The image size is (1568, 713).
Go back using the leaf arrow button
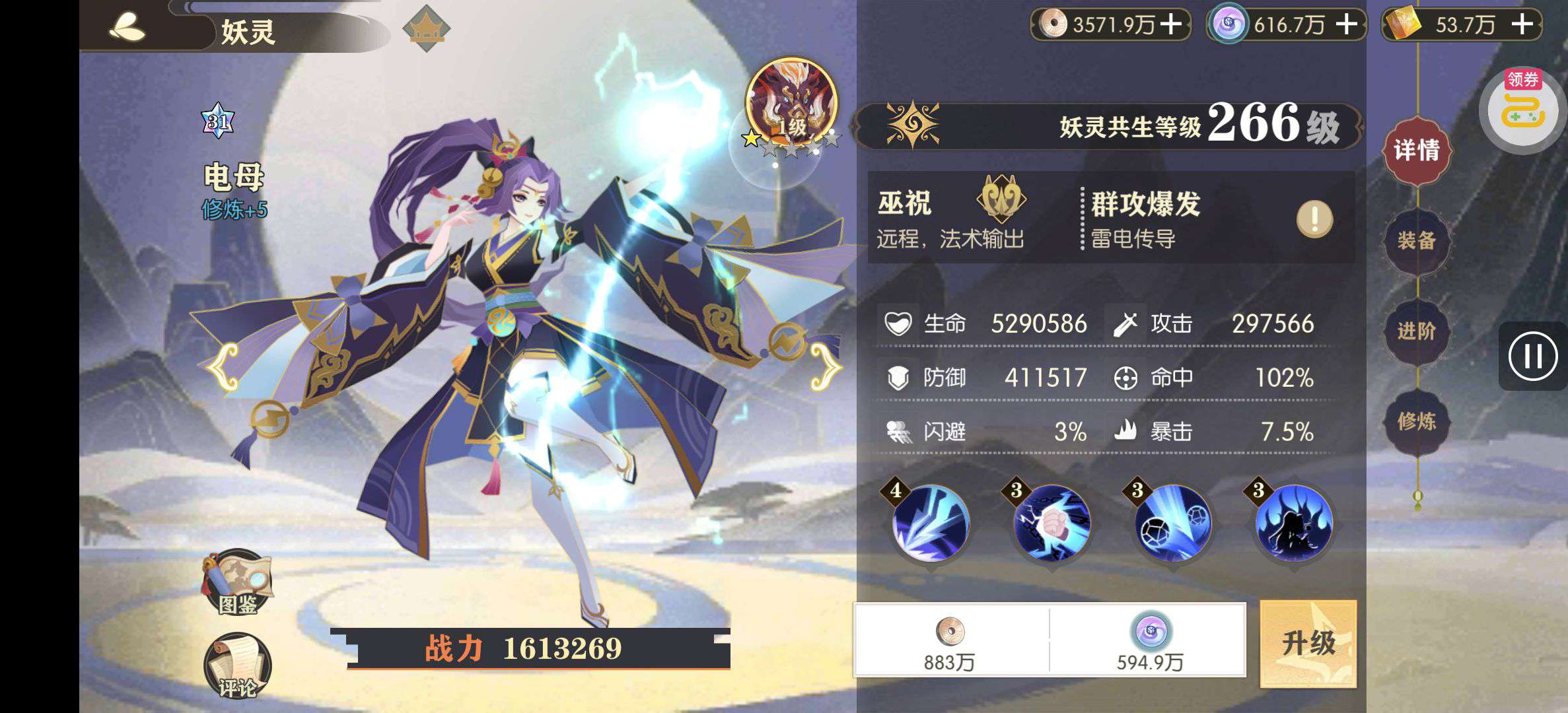point(127,28)
